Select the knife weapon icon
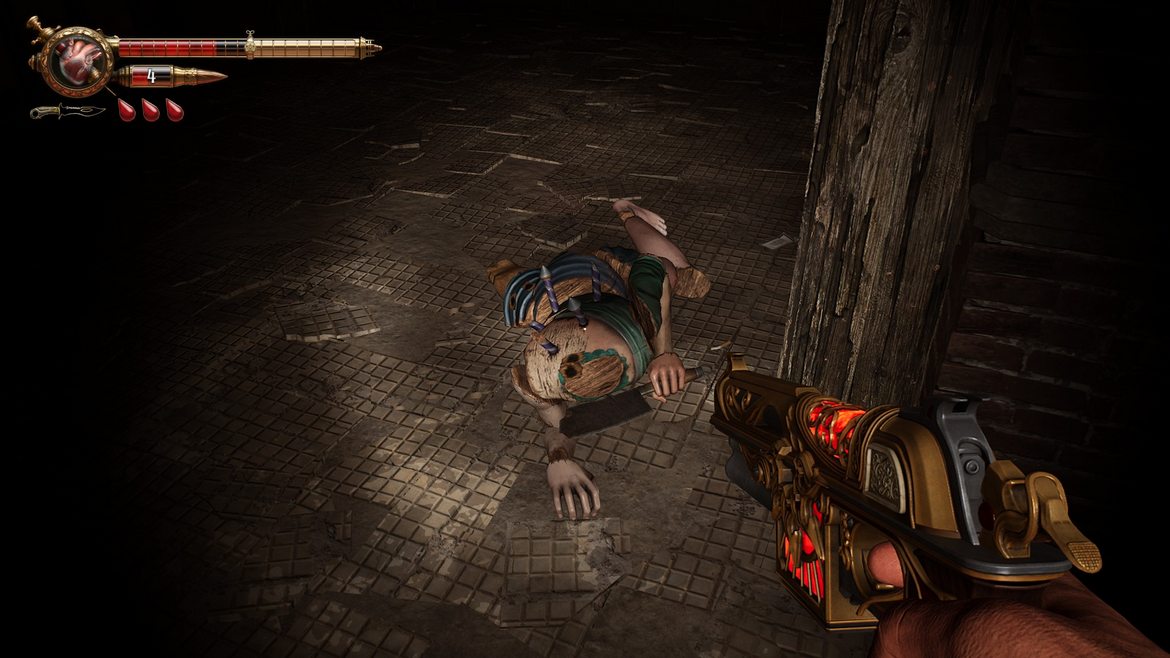The height and width of the screenshot is (658, 1170). click(66, 111)
